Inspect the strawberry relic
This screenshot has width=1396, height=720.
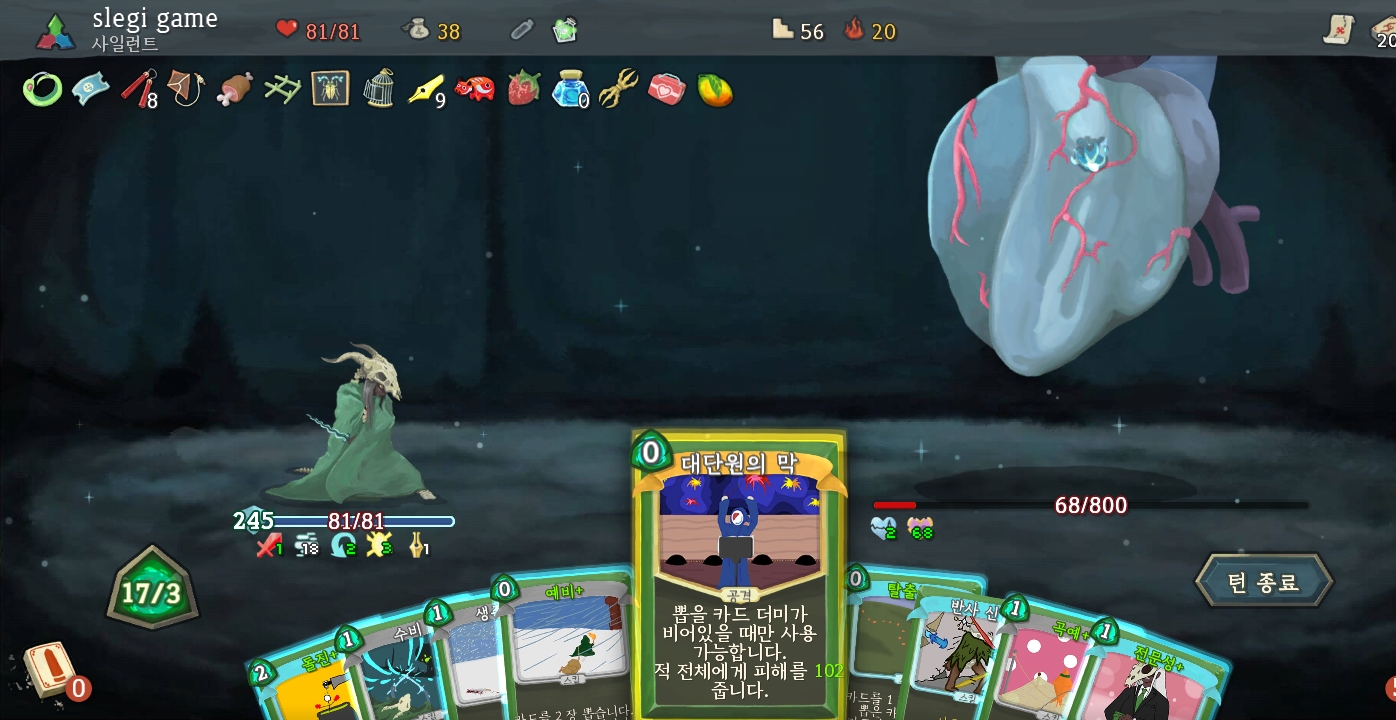pos(522,89)
